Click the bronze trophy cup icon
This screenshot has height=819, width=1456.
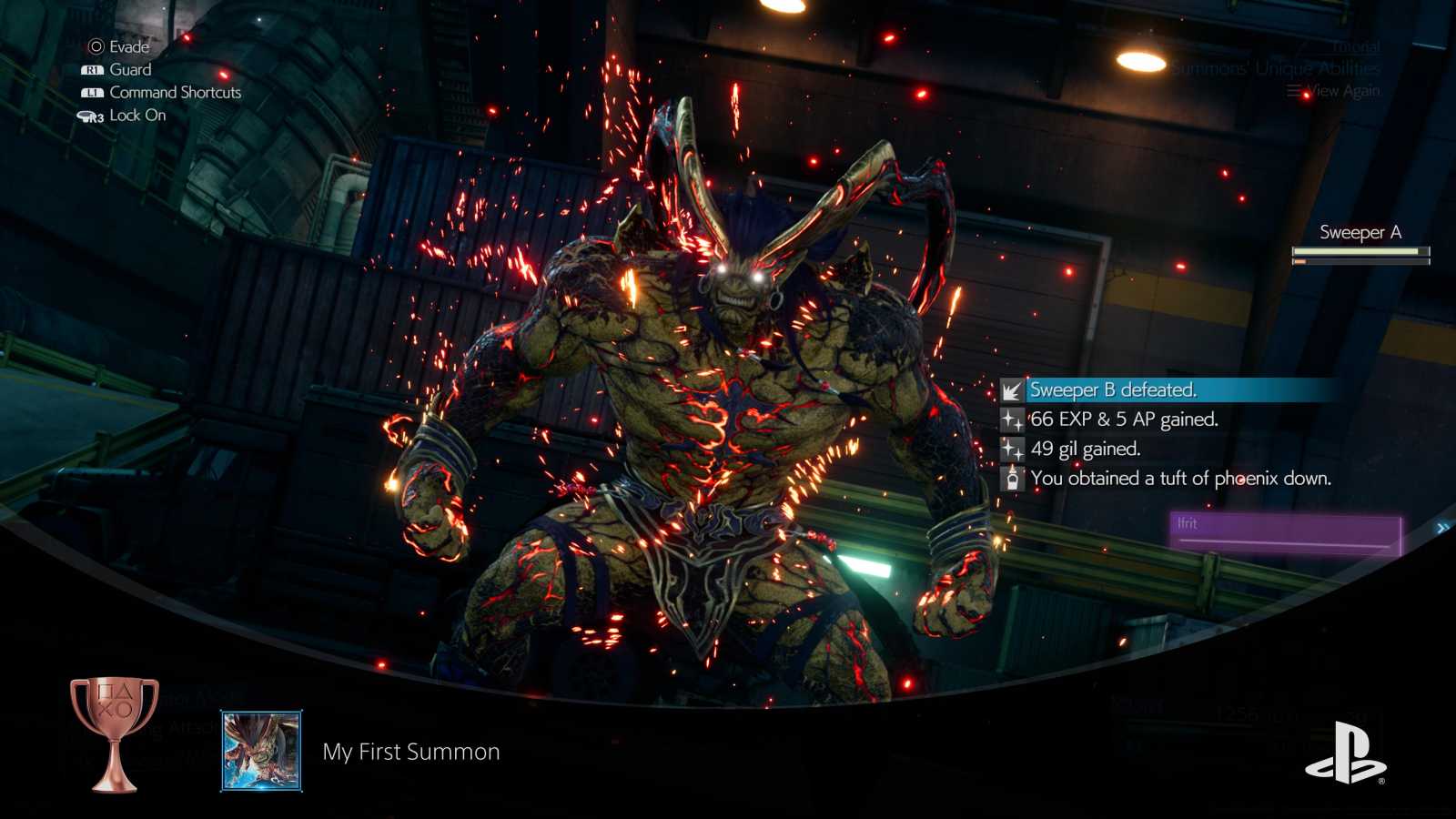(115, 733)
